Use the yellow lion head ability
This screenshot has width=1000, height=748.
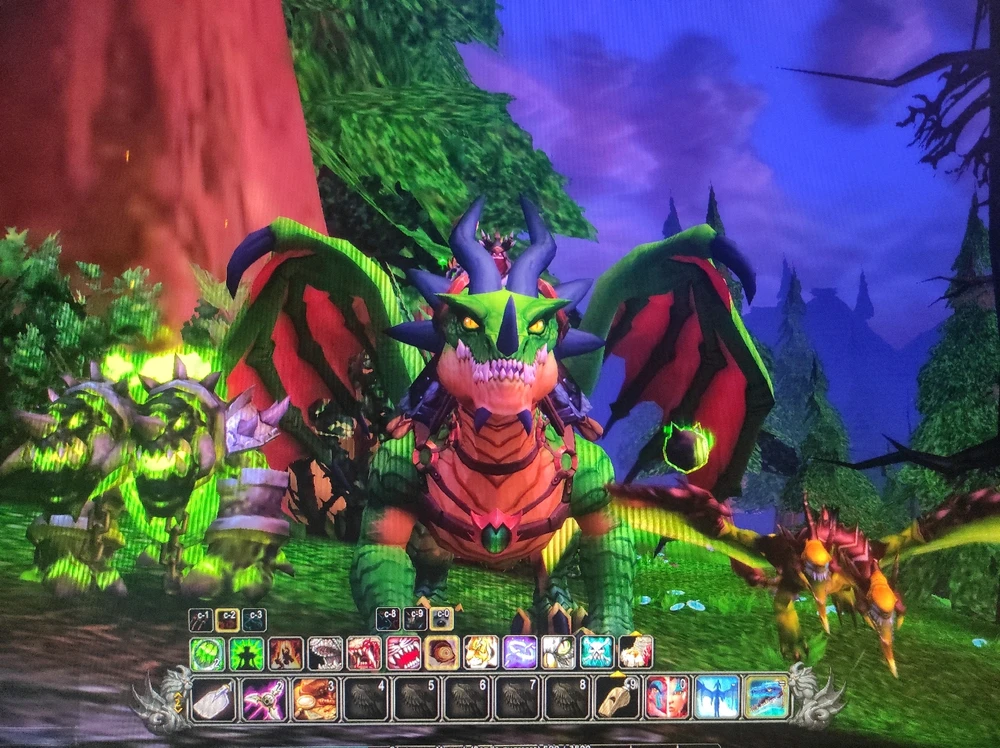point(480,653)
